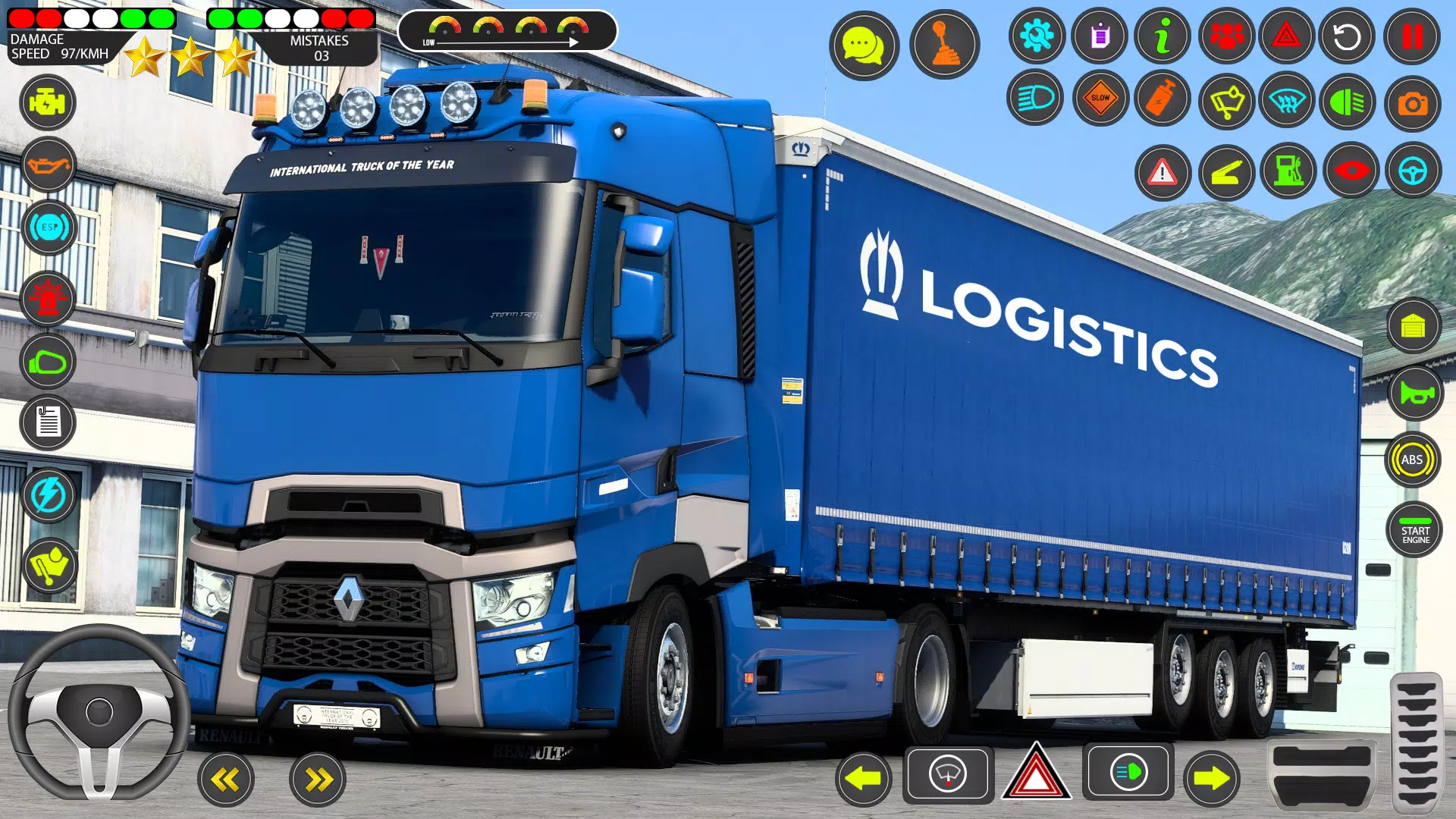The image size is (1456, 819).
Task: Tap the fuel station icon
Action: click(x=1289, y=172)
